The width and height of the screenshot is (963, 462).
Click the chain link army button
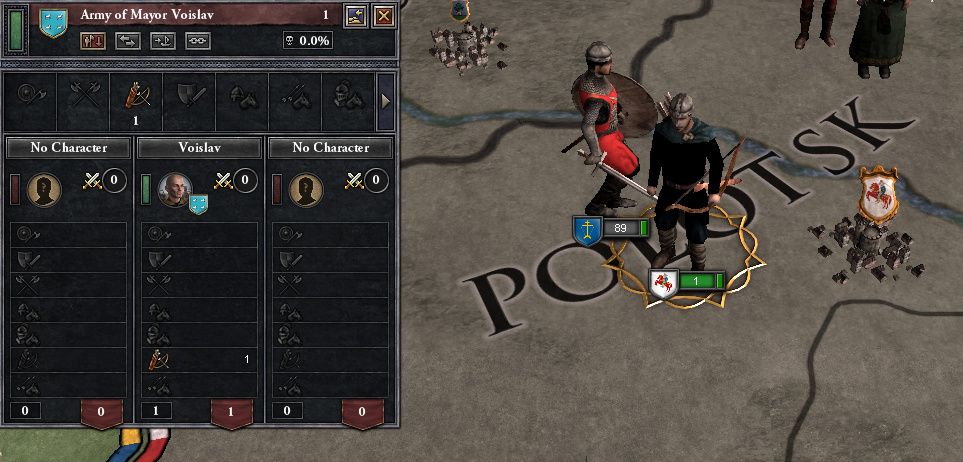tap(197, 41)
